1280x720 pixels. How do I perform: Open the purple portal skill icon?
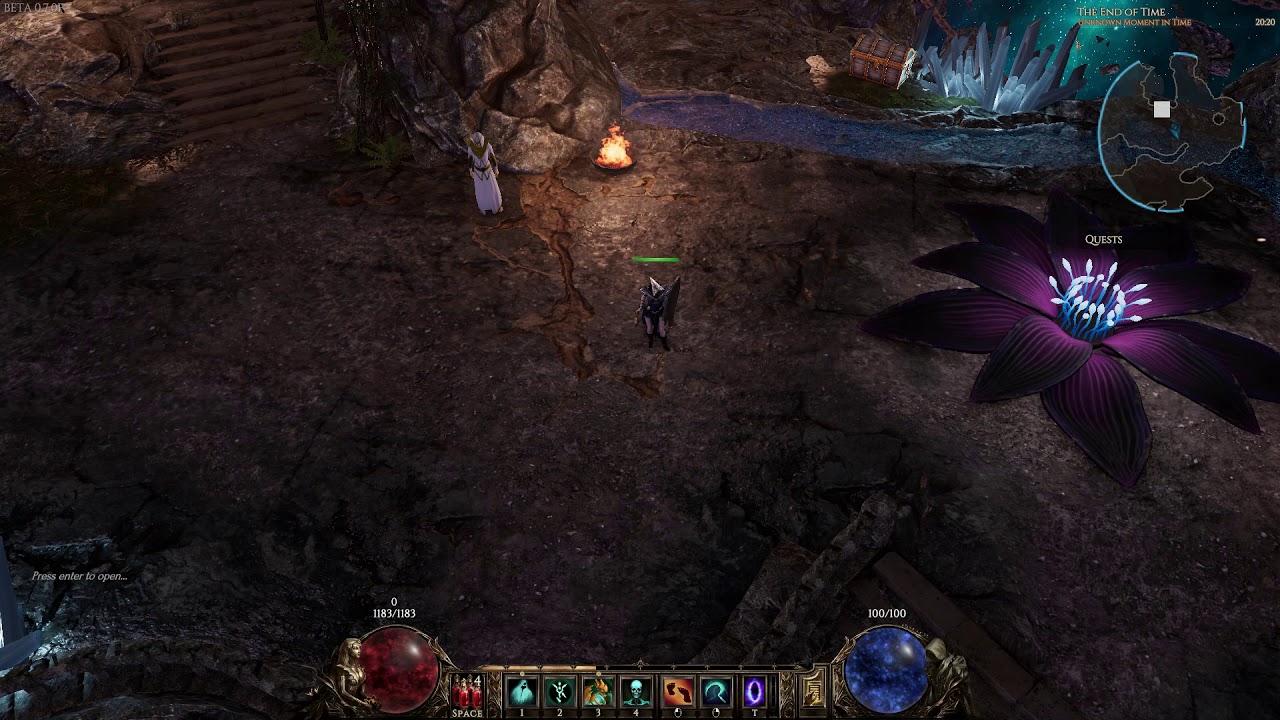pos(754,691)
